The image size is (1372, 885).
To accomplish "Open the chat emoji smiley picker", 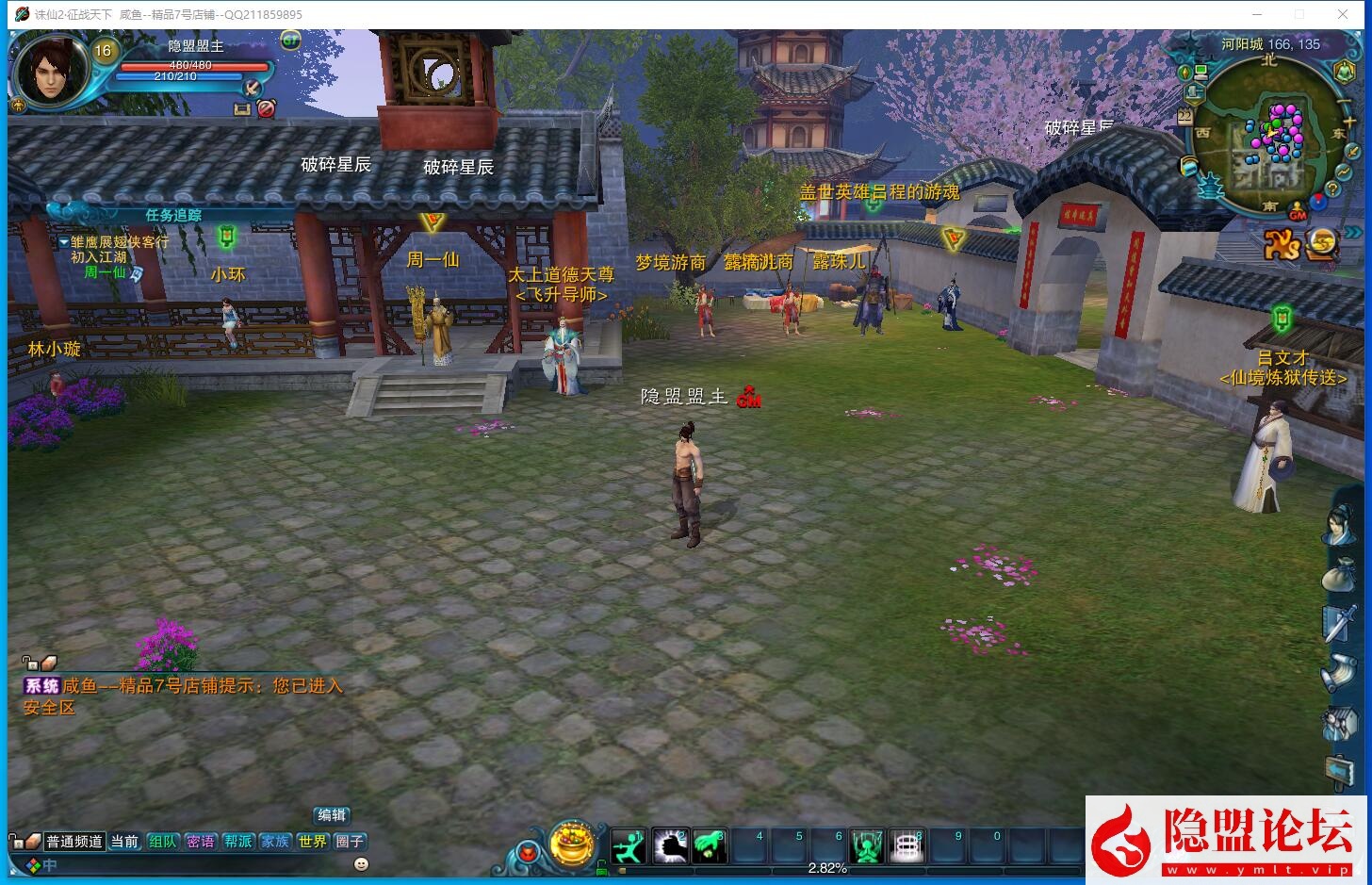I will (x=361, y=863).
